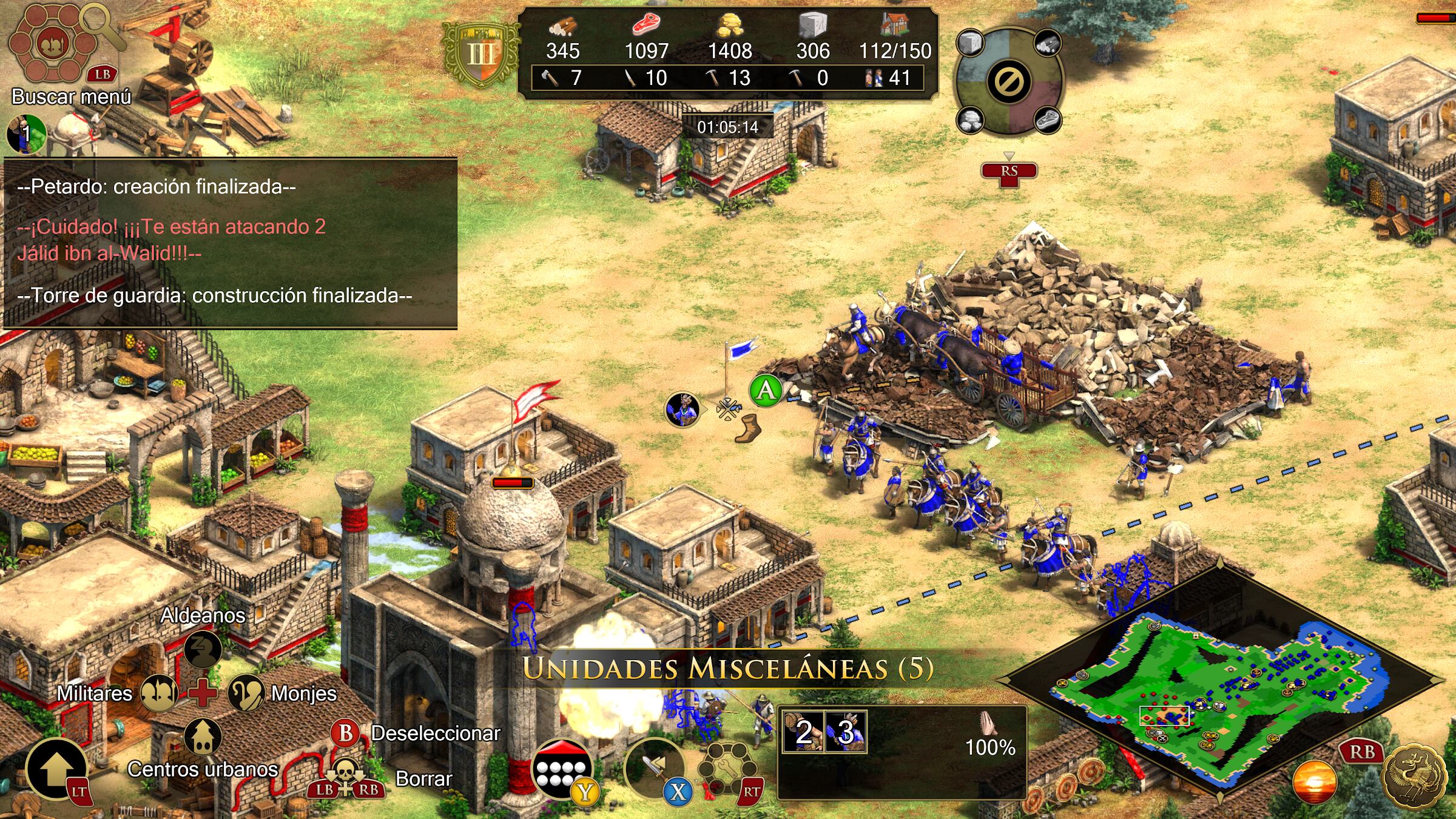Screen dimensions: 1456x819
Task: Choose the wood logs on the resource wheel
Action: (x=1047, y=42)
